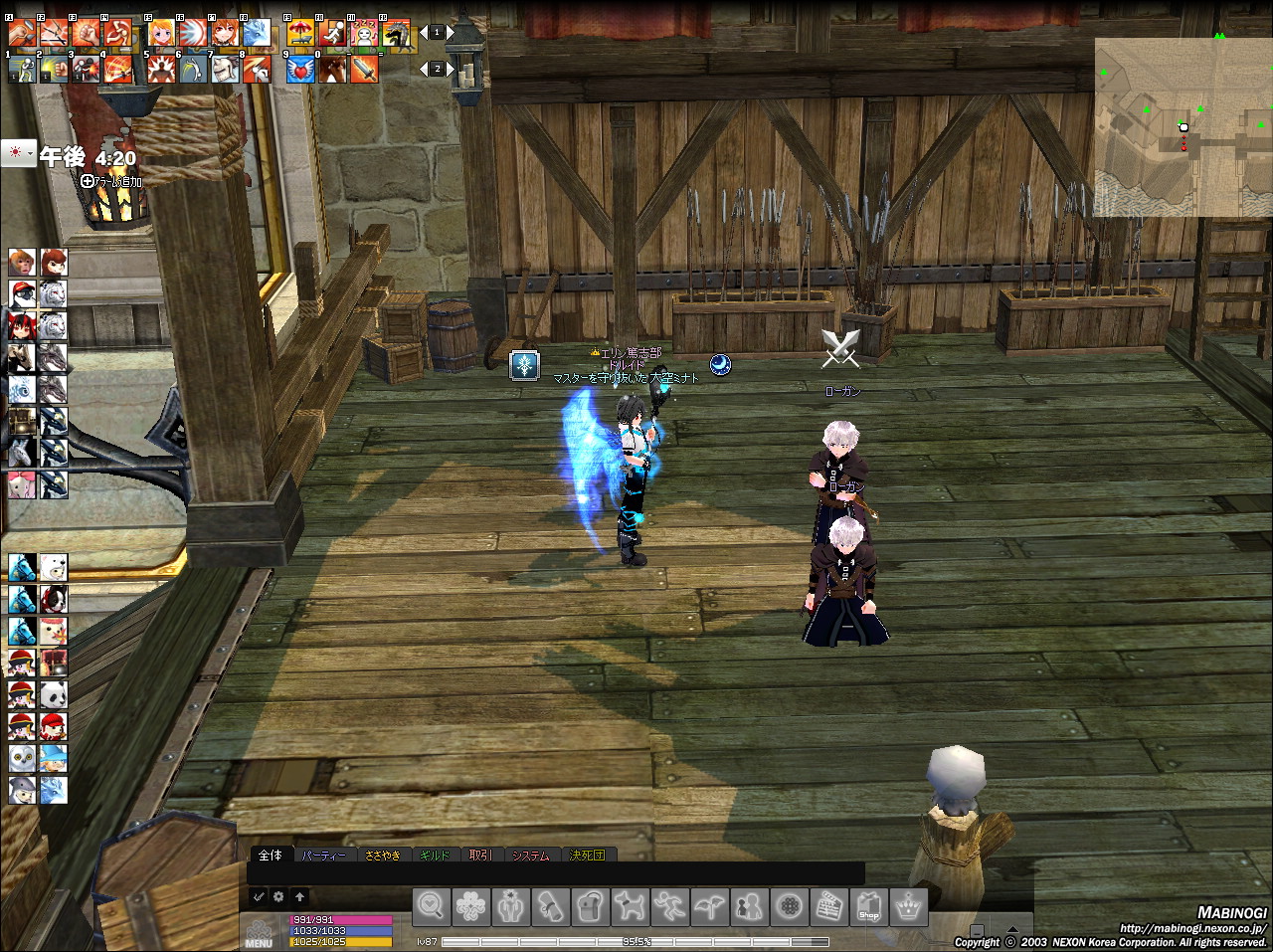Open the quest scroll icon
Viewport: 1273px width, 952px height.
551,906
